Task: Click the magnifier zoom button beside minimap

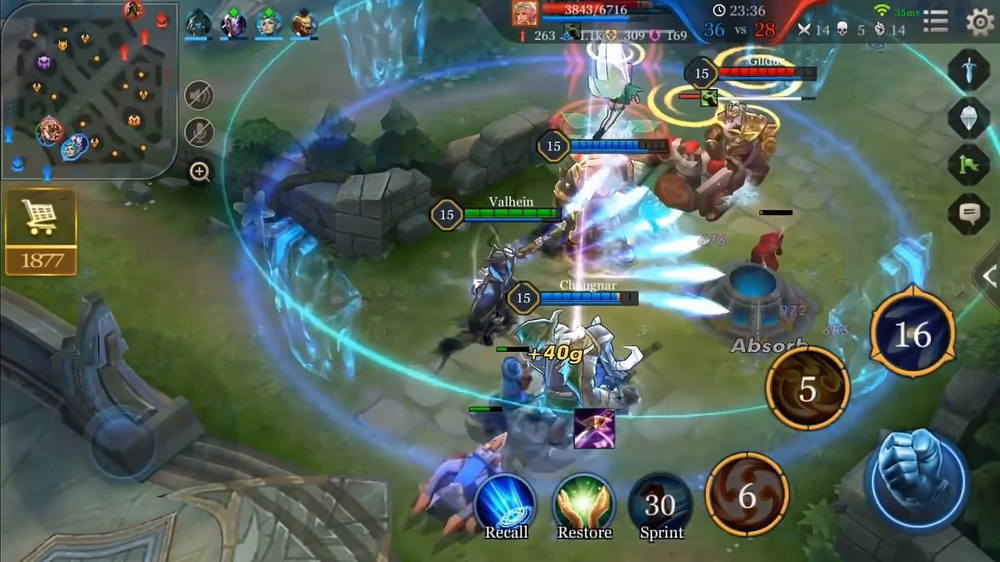Action: tap(199, 172)
